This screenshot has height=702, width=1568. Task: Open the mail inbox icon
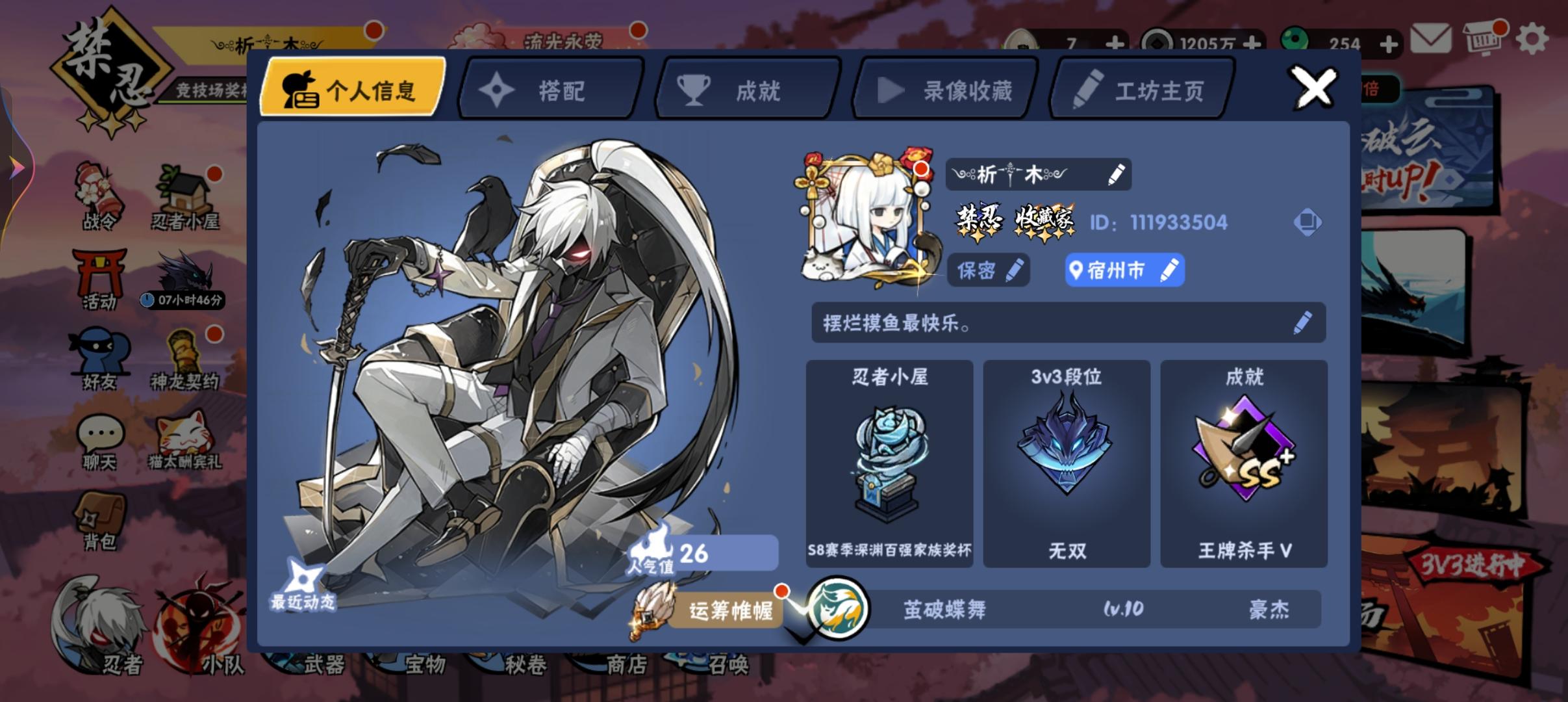[x=1432, y=38]
